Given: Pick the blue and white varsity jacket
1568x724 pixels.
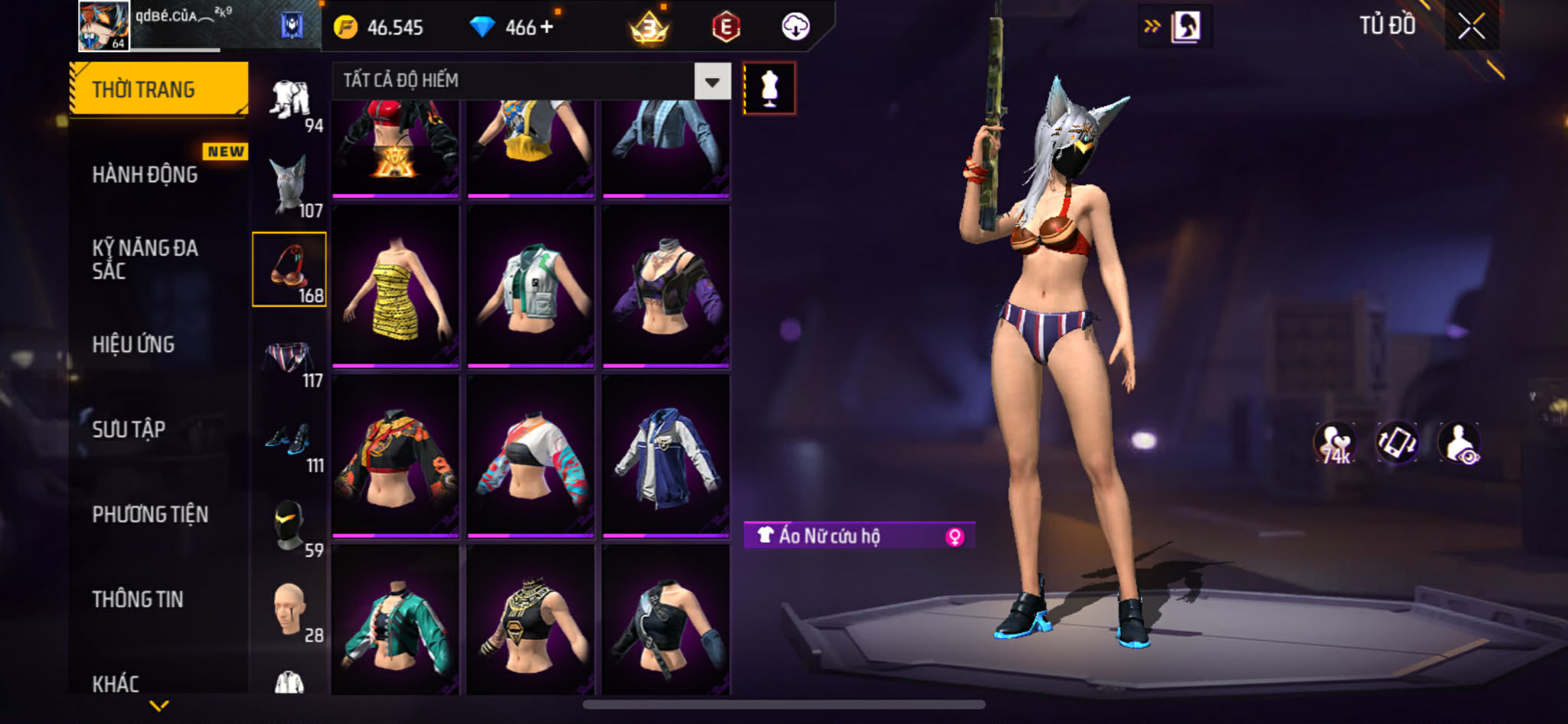Looking at the screenshot, I should pyautogui.click(x=665, y=456).
